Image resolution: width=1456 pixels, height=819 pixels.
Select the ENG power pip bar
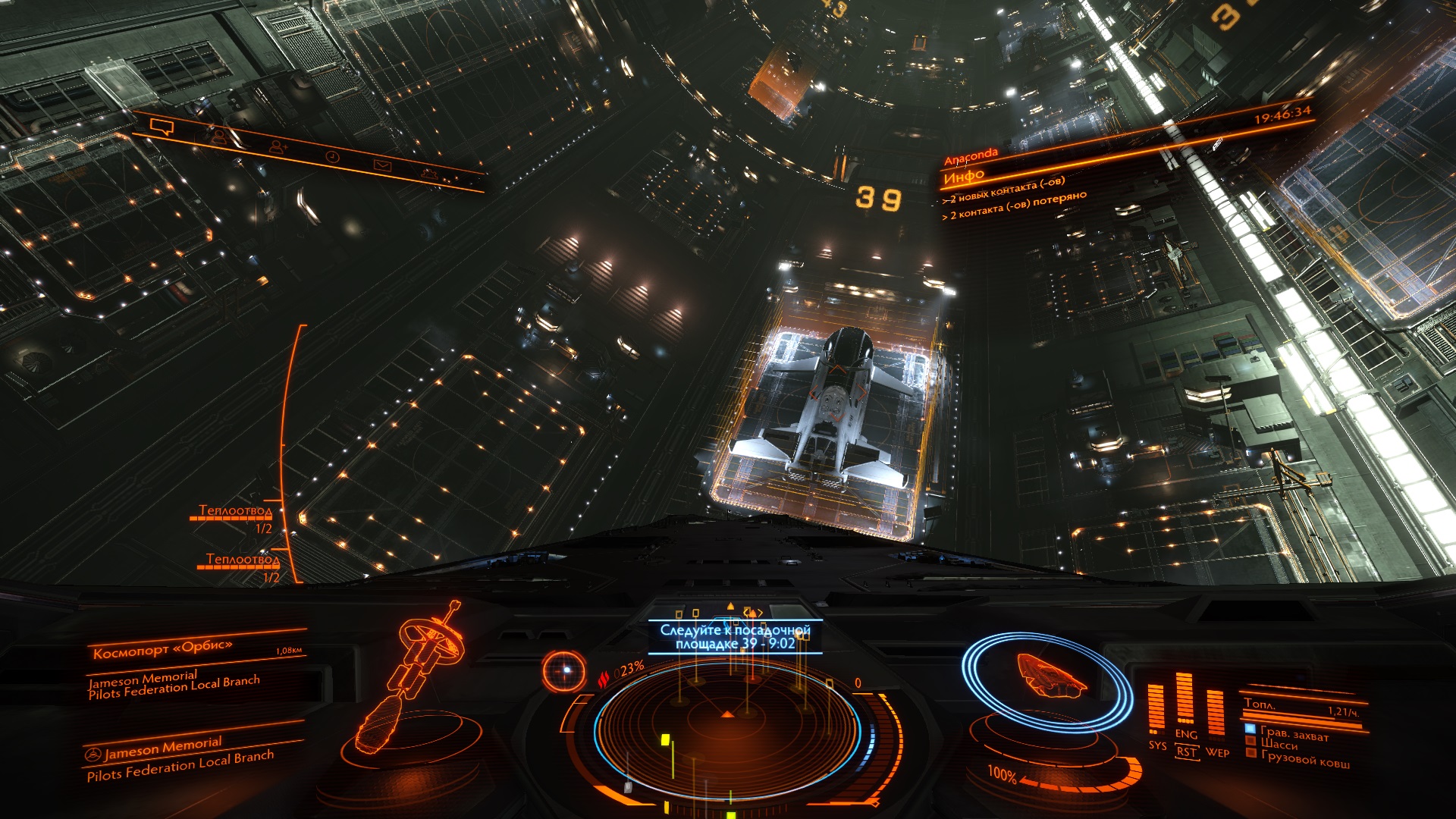(1185, 701)
